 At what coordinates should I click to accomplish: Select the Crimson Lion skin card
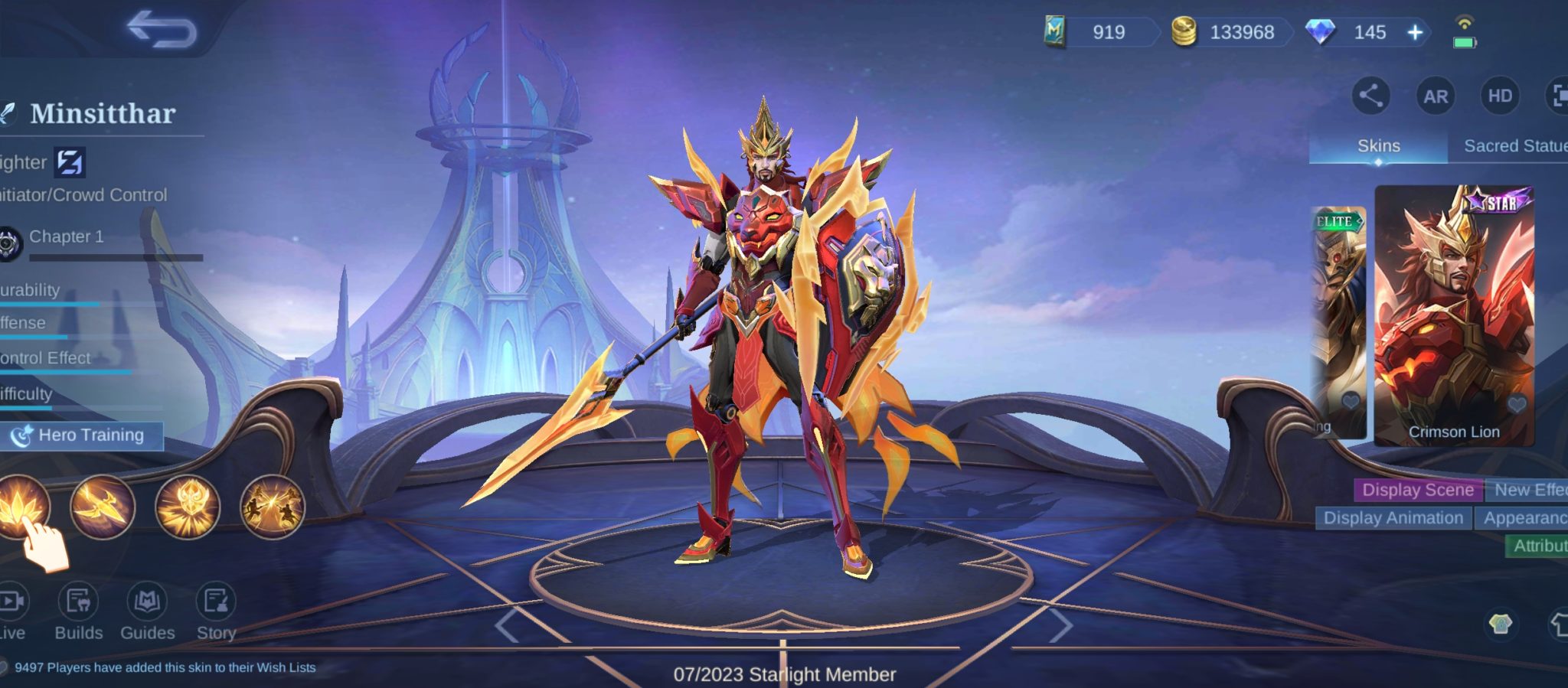click(x=1453, y=315)
